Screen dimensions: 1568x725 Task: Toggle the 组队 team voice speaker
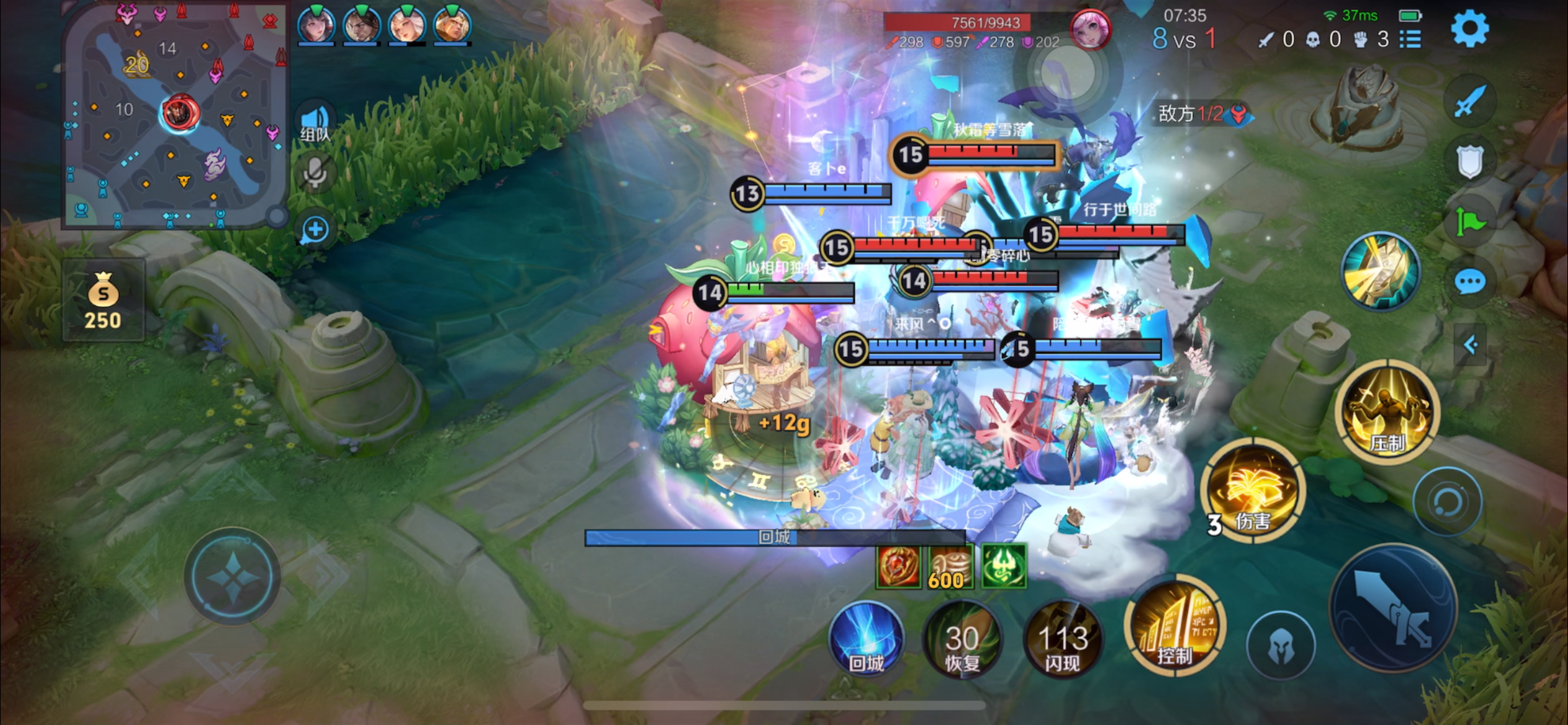[x=316, y=121]
